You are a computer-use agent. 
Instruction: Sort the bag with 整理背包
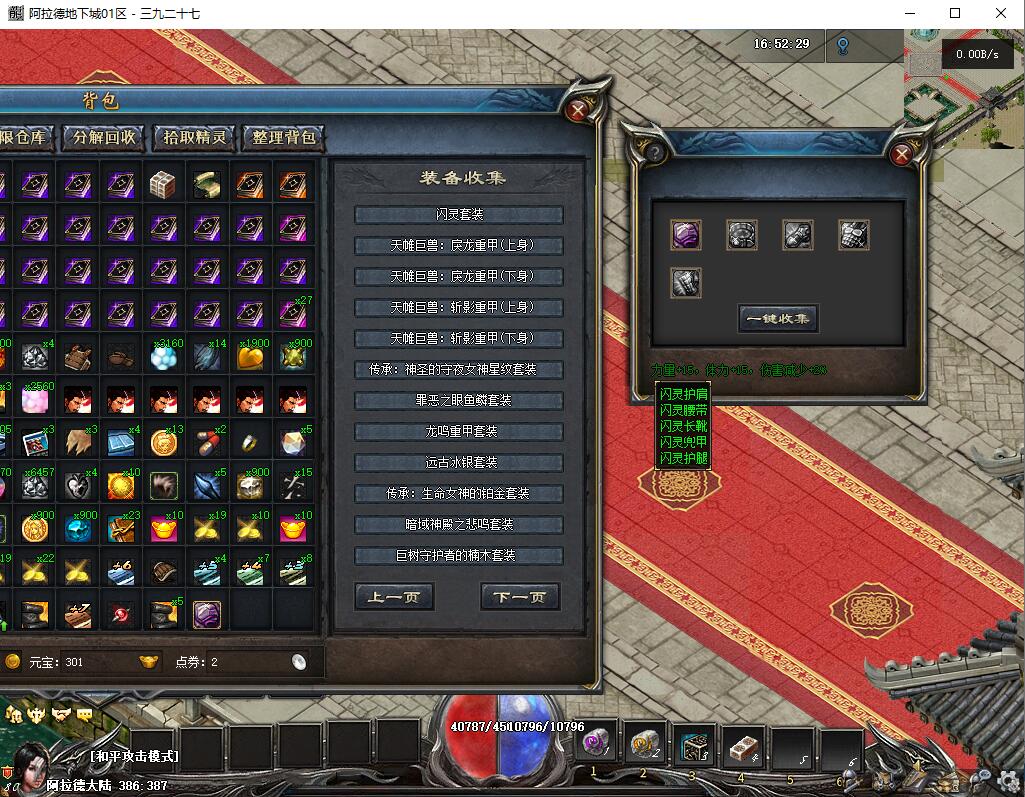point(284,138)
